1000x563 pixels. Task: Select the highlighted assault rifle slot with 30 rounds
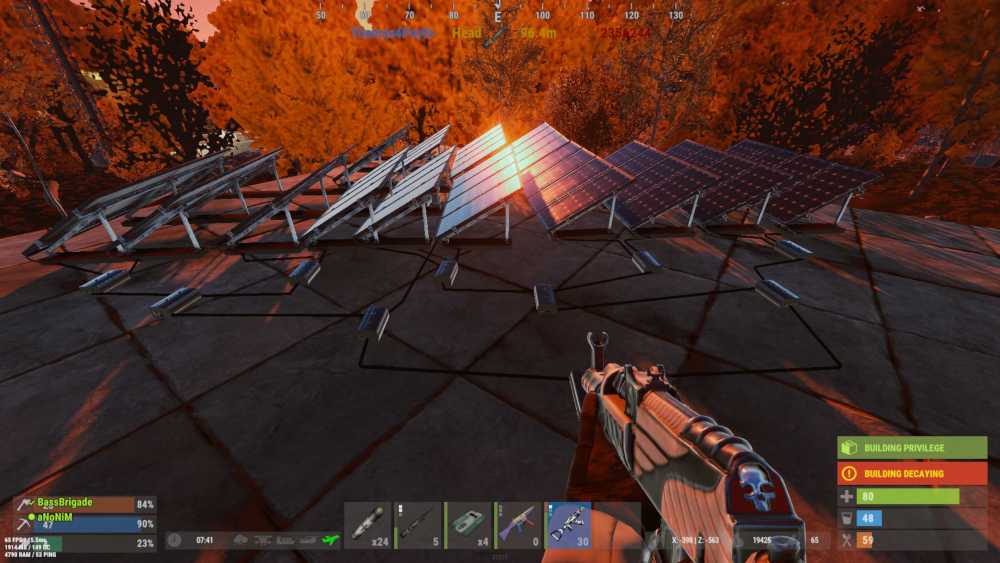pyautogui.click(x=568, y=525)
